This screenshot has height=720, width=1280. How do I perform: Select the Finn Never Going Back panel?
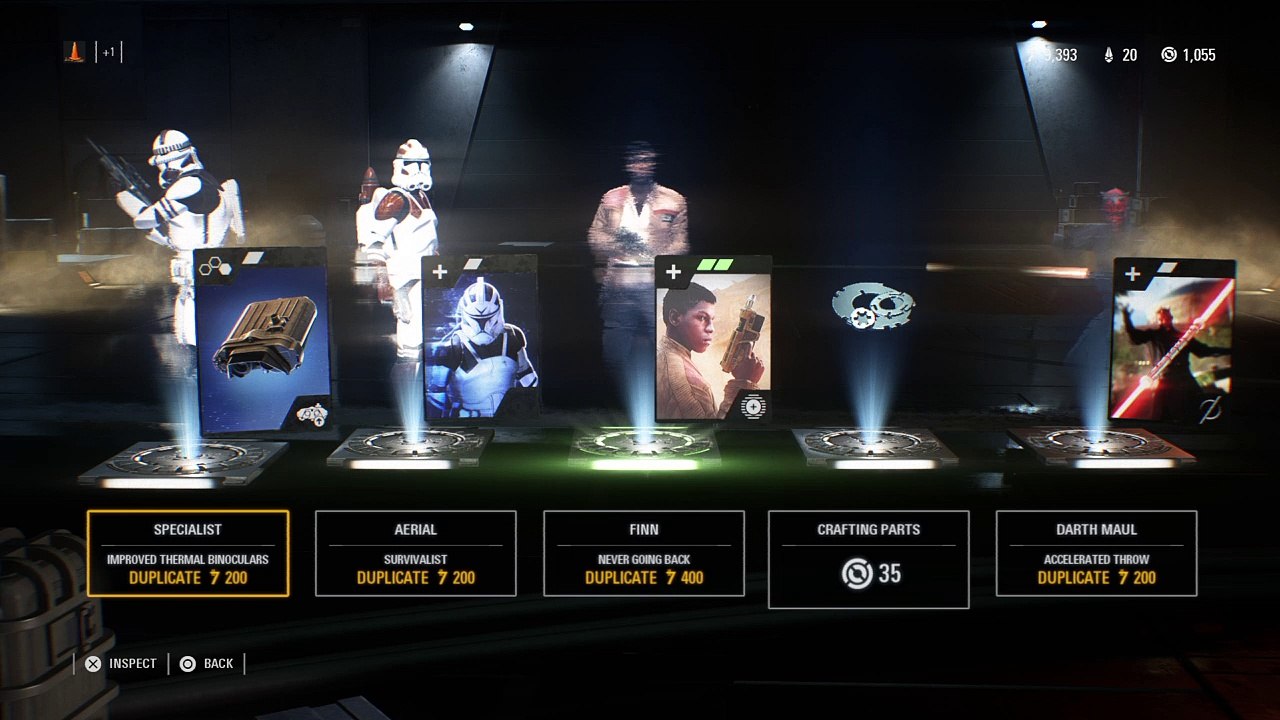[644, 553]
